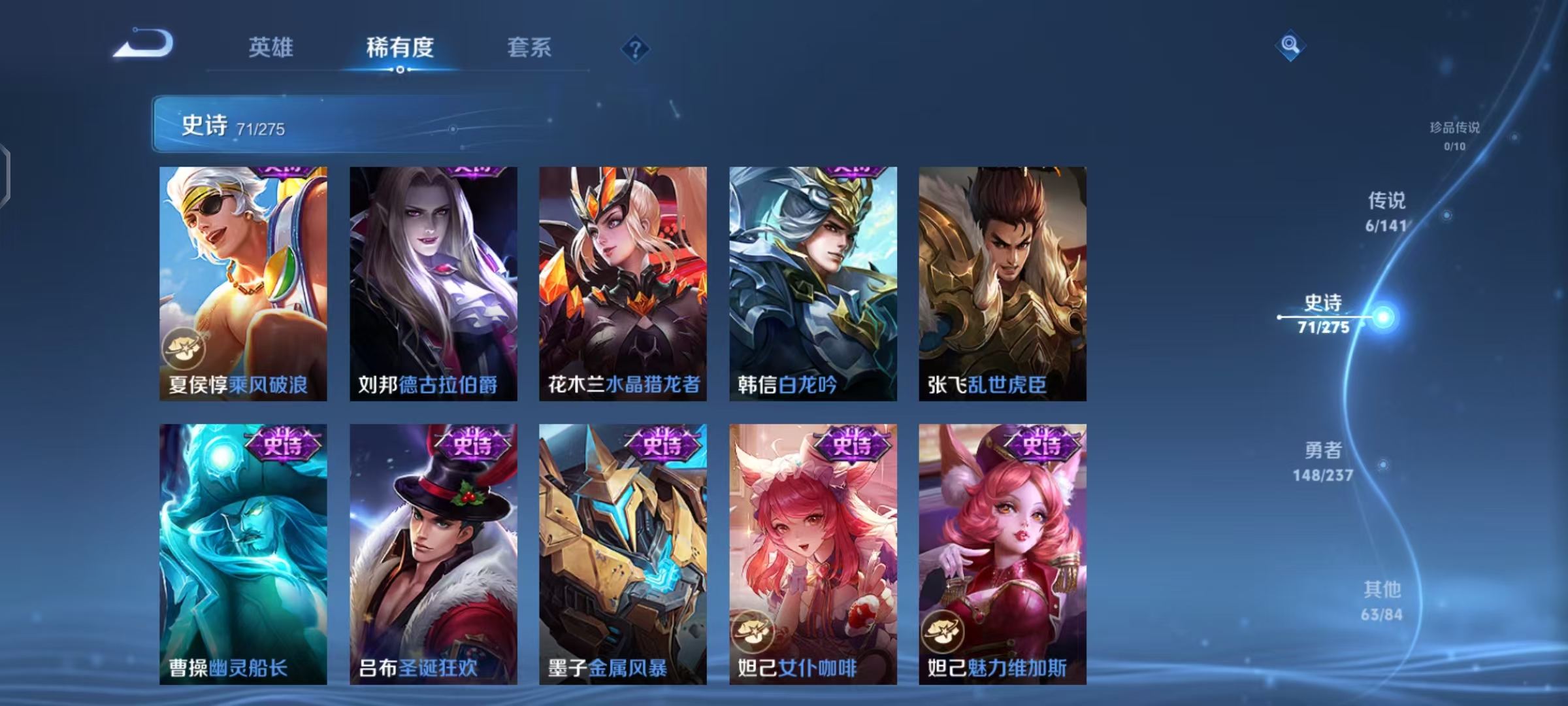Image resolution: width=1568 pixels, height=706 pixels.
Task: Open the search with the magnifier icon
Action: 1288,46
